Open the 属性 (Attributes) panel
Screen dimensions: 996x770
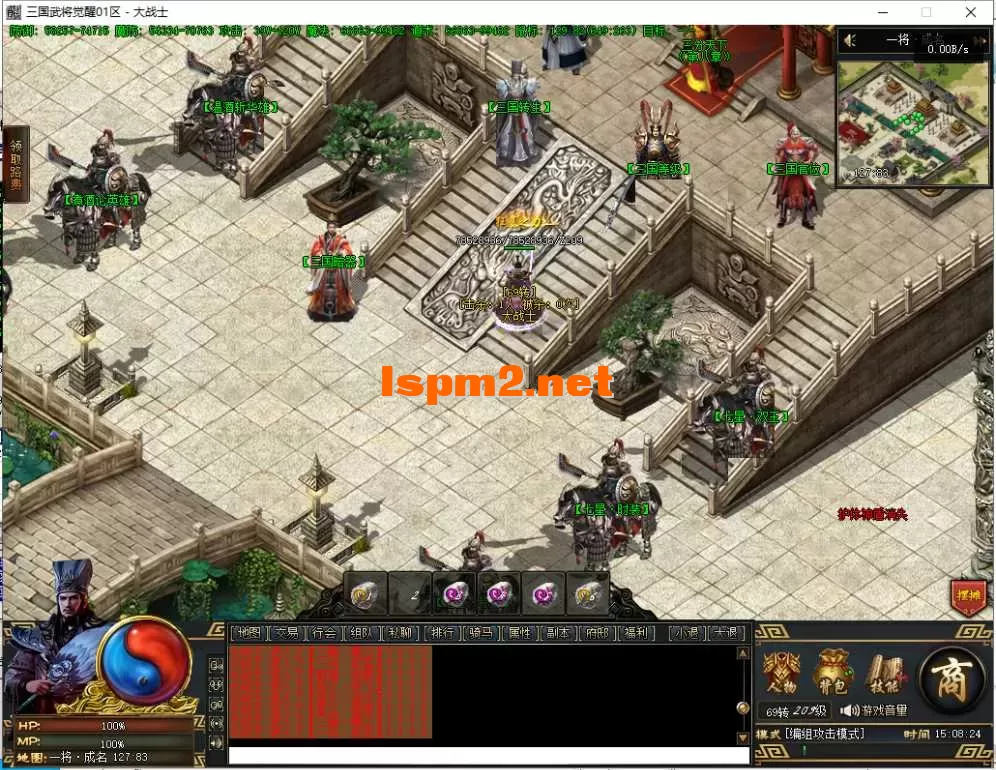[519, 633]
